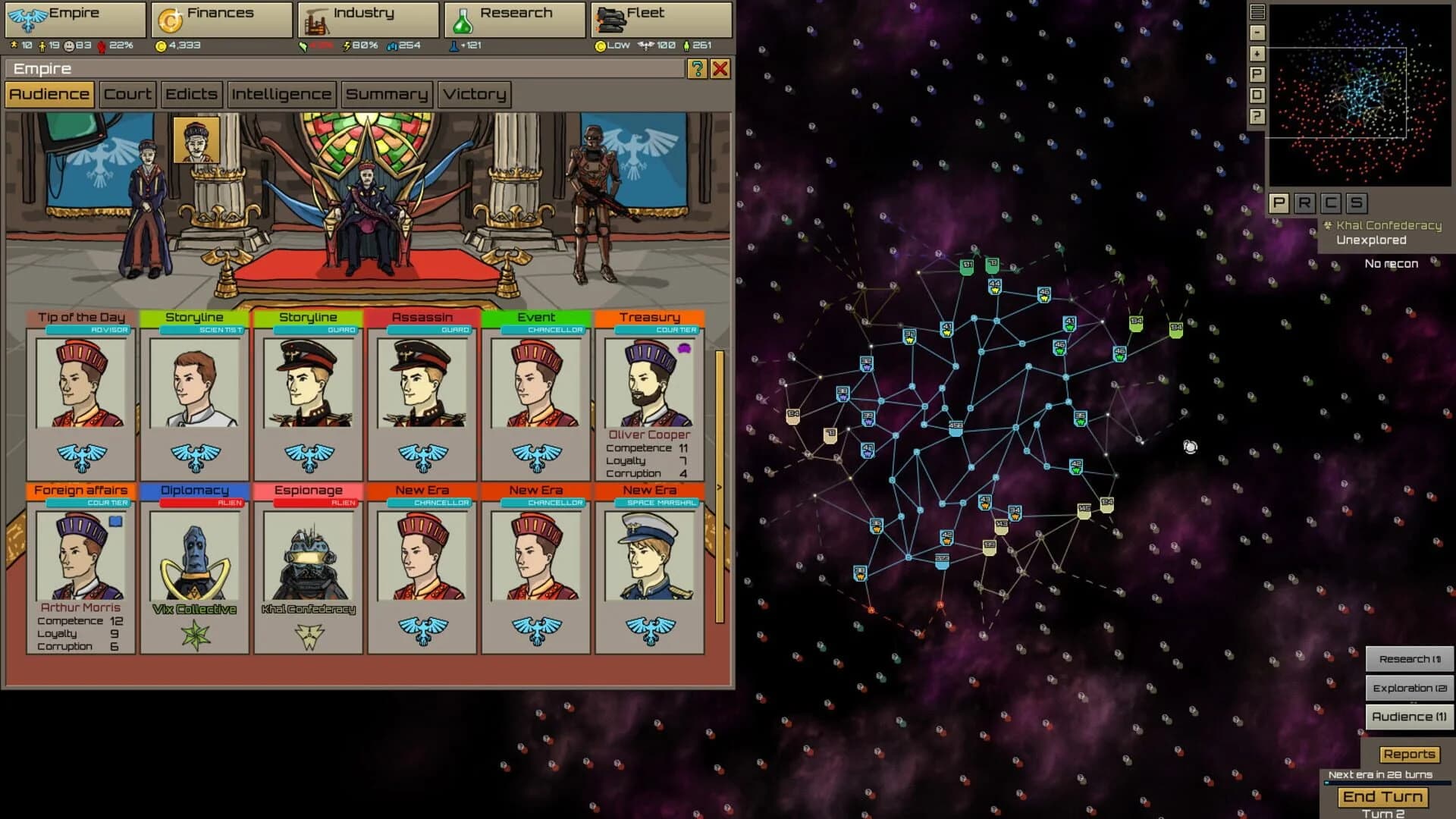Toggle the S filter below the minimap

pos(1358,202)
